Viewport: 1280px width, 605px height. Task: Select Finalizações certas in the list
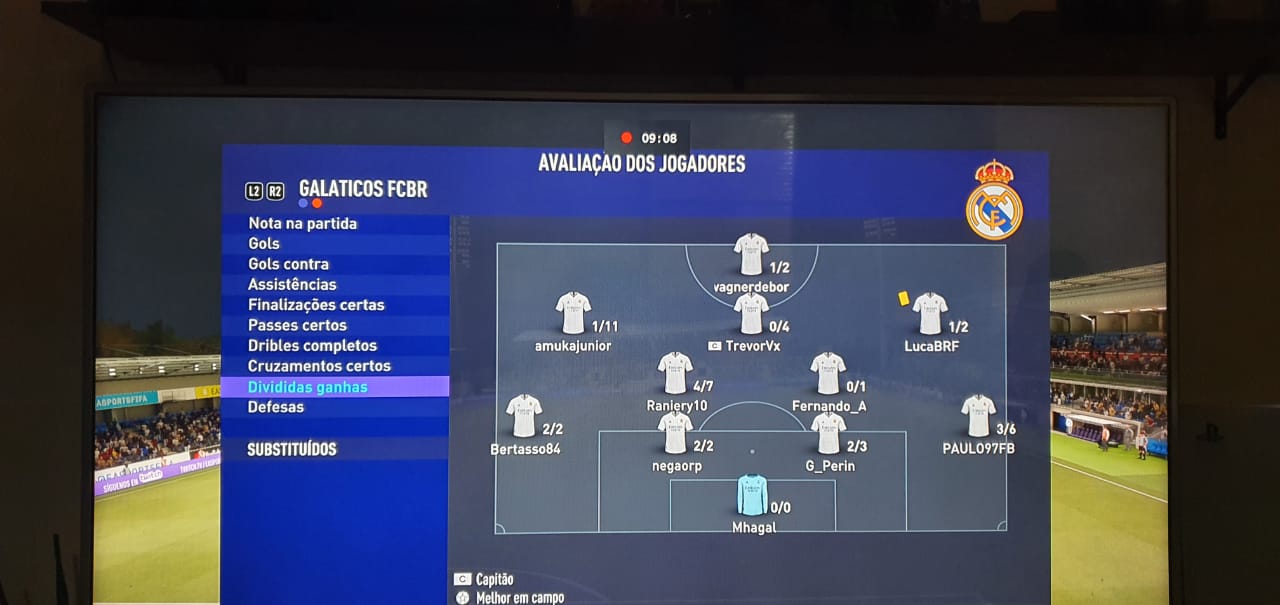pos(316,305)
